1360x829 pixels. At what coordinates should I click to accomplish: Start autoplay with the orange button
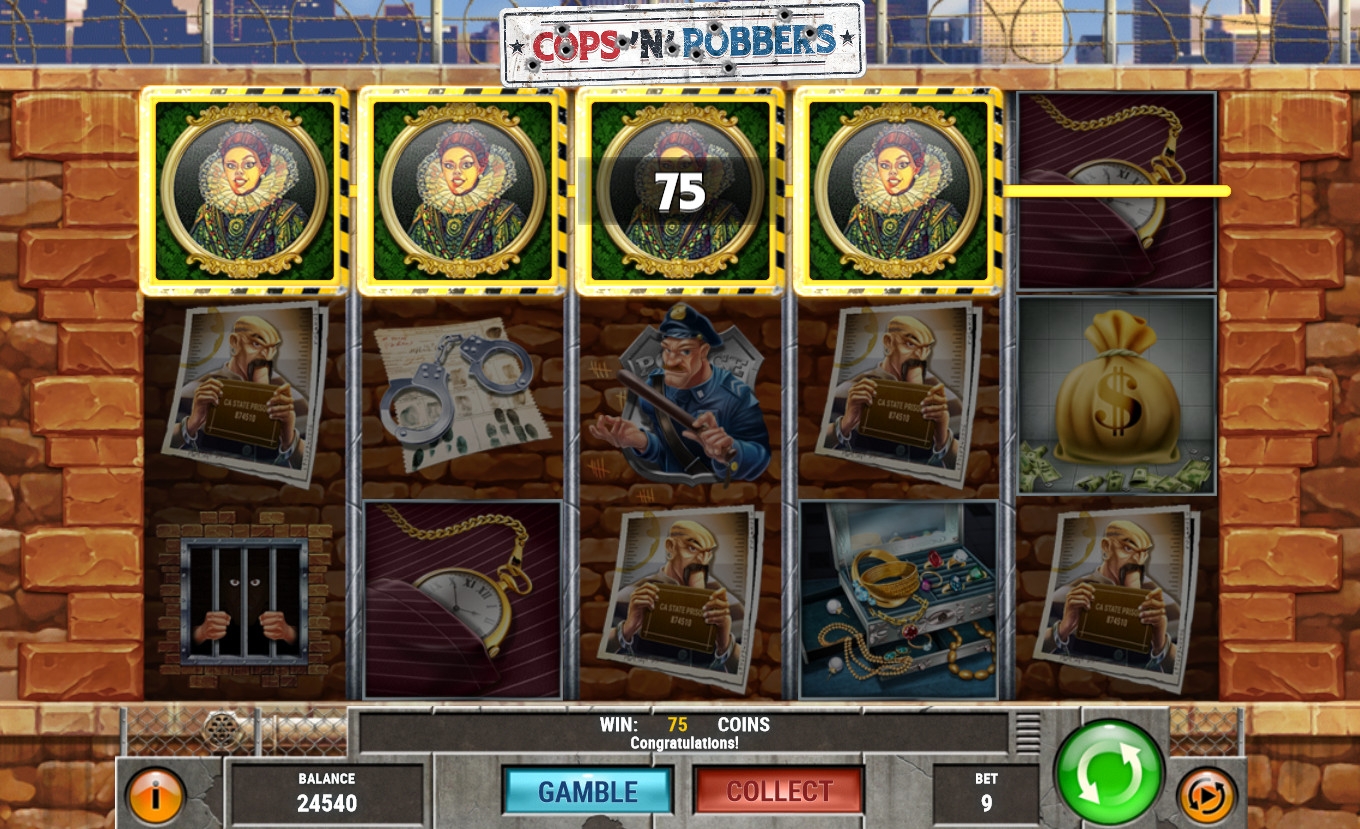point(1206,795)
